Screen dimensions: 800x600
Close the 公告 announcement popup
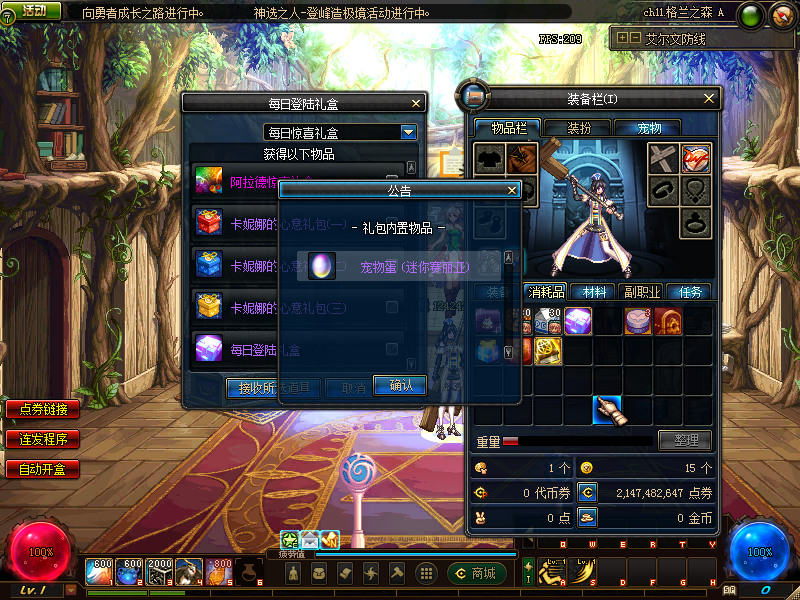tap(512, 189)
